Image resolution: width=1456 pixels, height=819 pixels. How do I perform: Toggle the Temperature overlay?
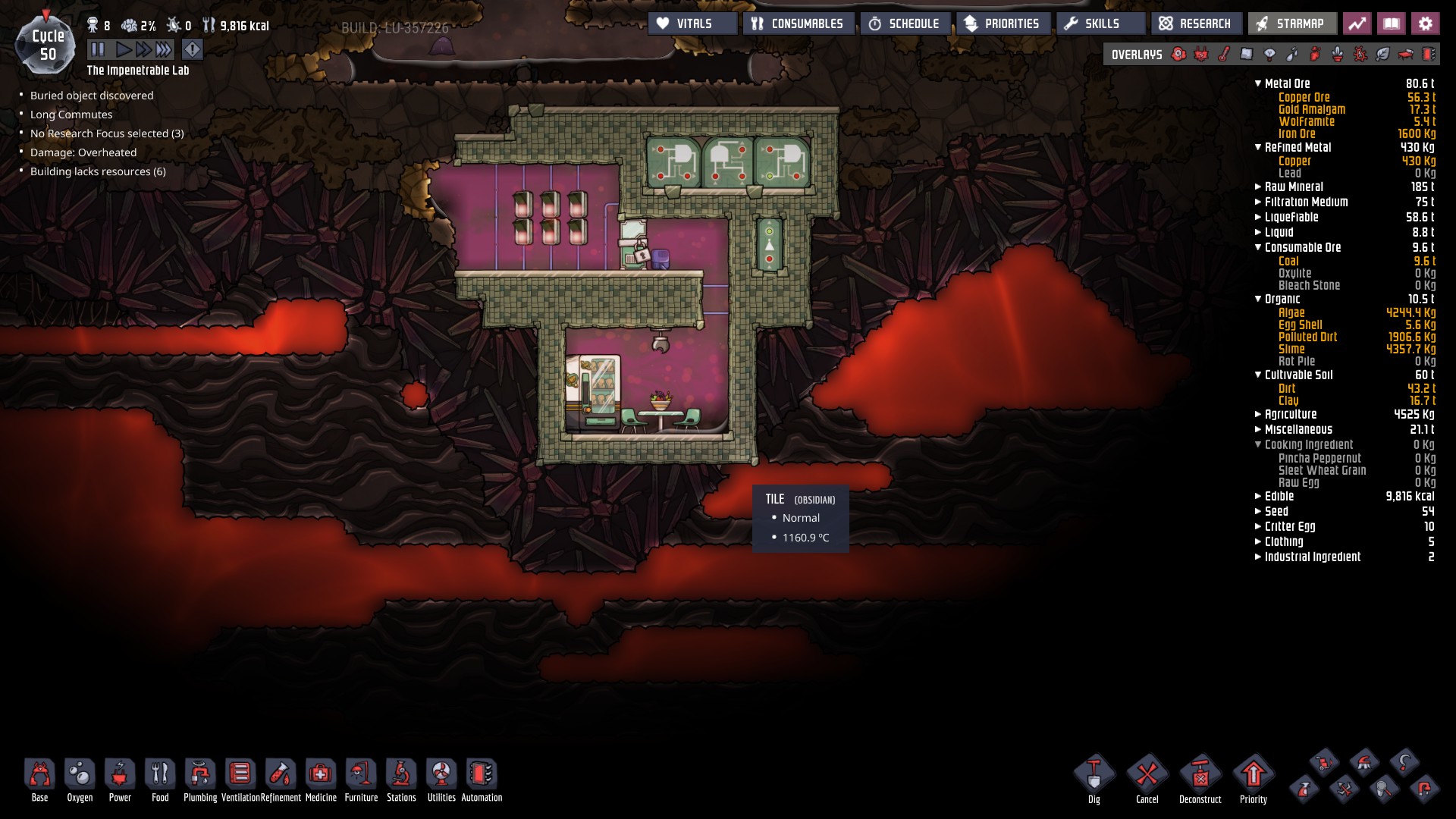(x=1222, y=54)
